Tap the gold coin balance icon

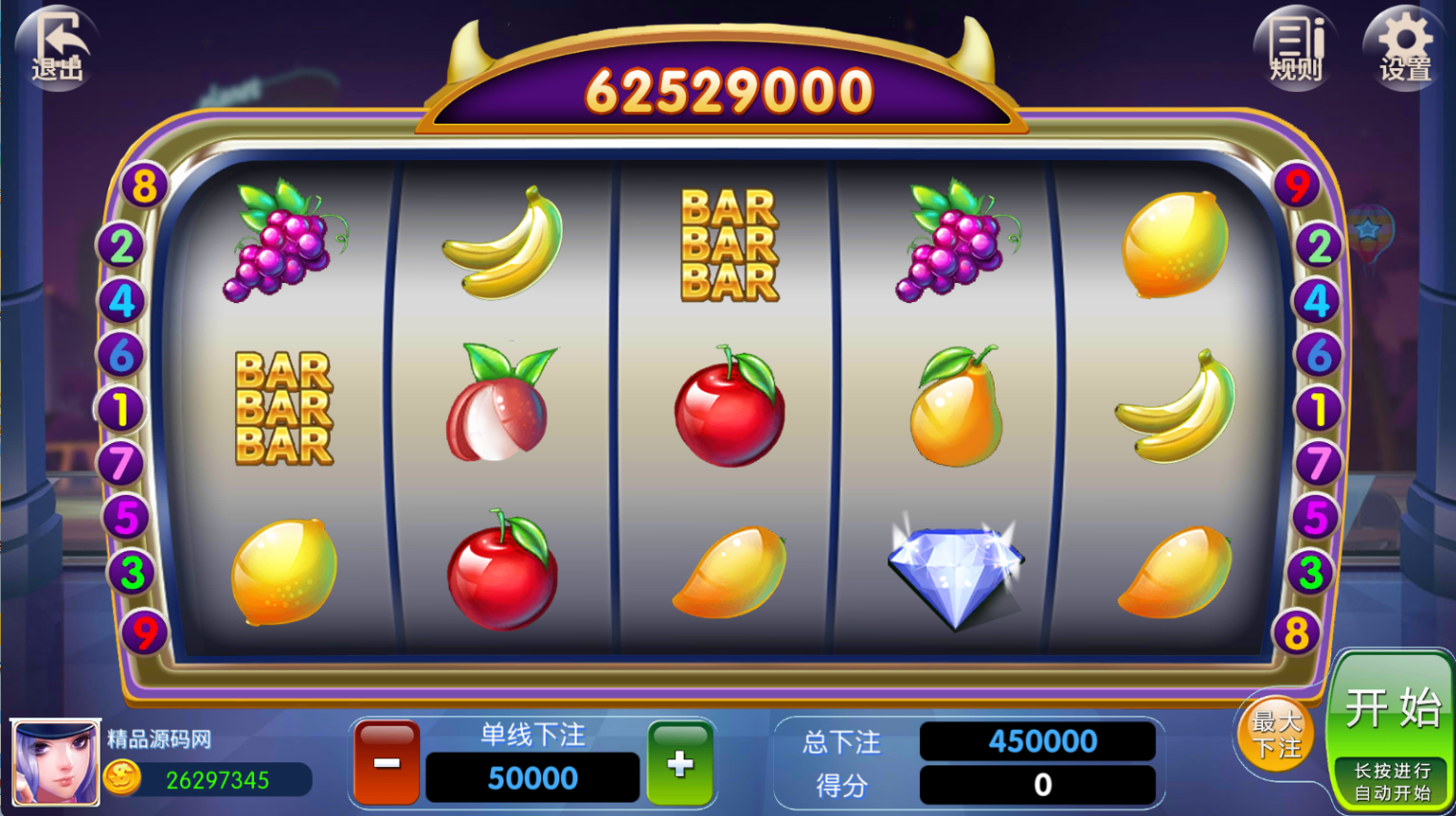pyautogui.click(x=123, y=777)
